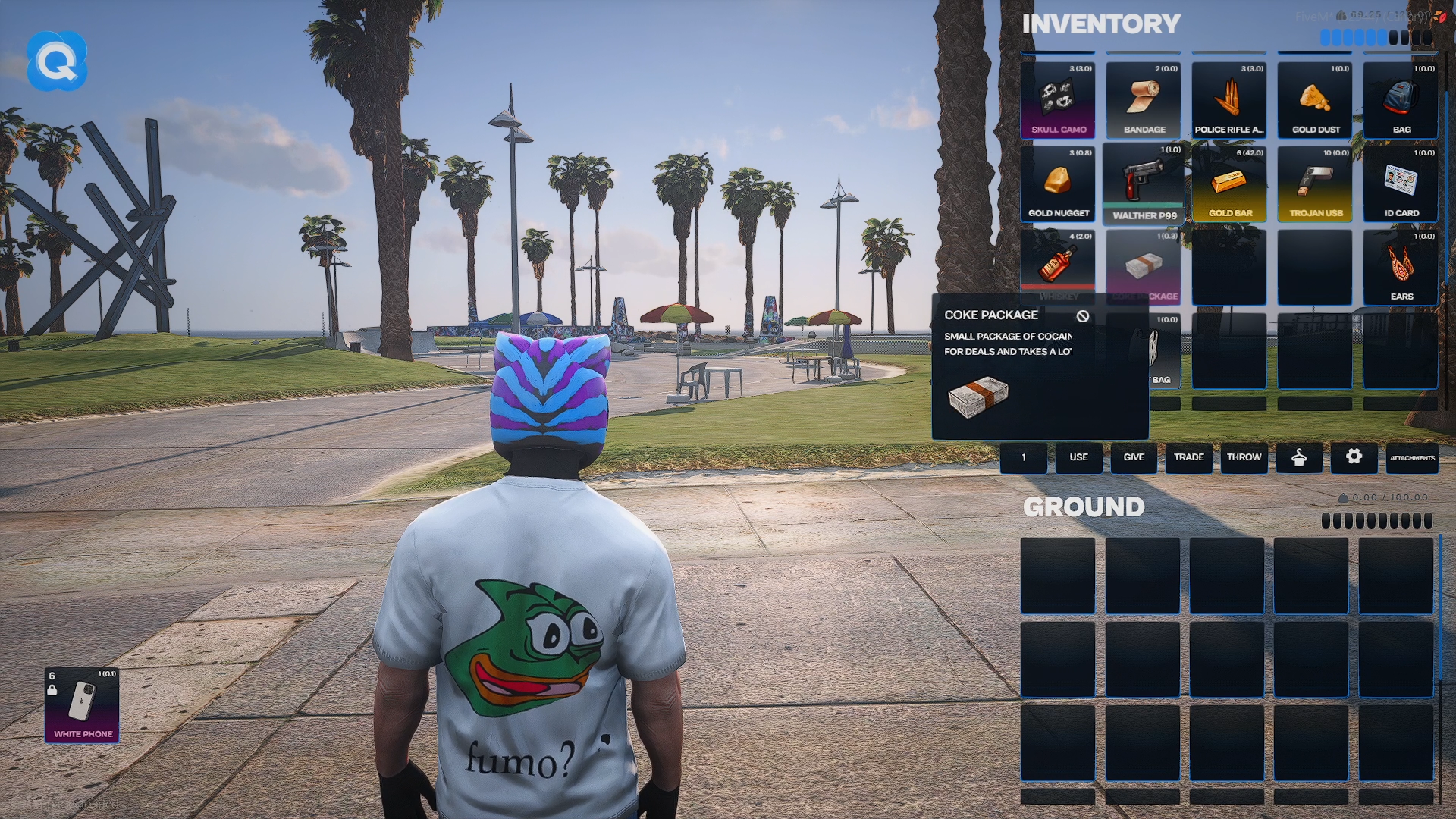This screenshot has width=1456, height=819.
Task: Select the Skull Camo inventory slot
Action: (x=1058, y=100)
